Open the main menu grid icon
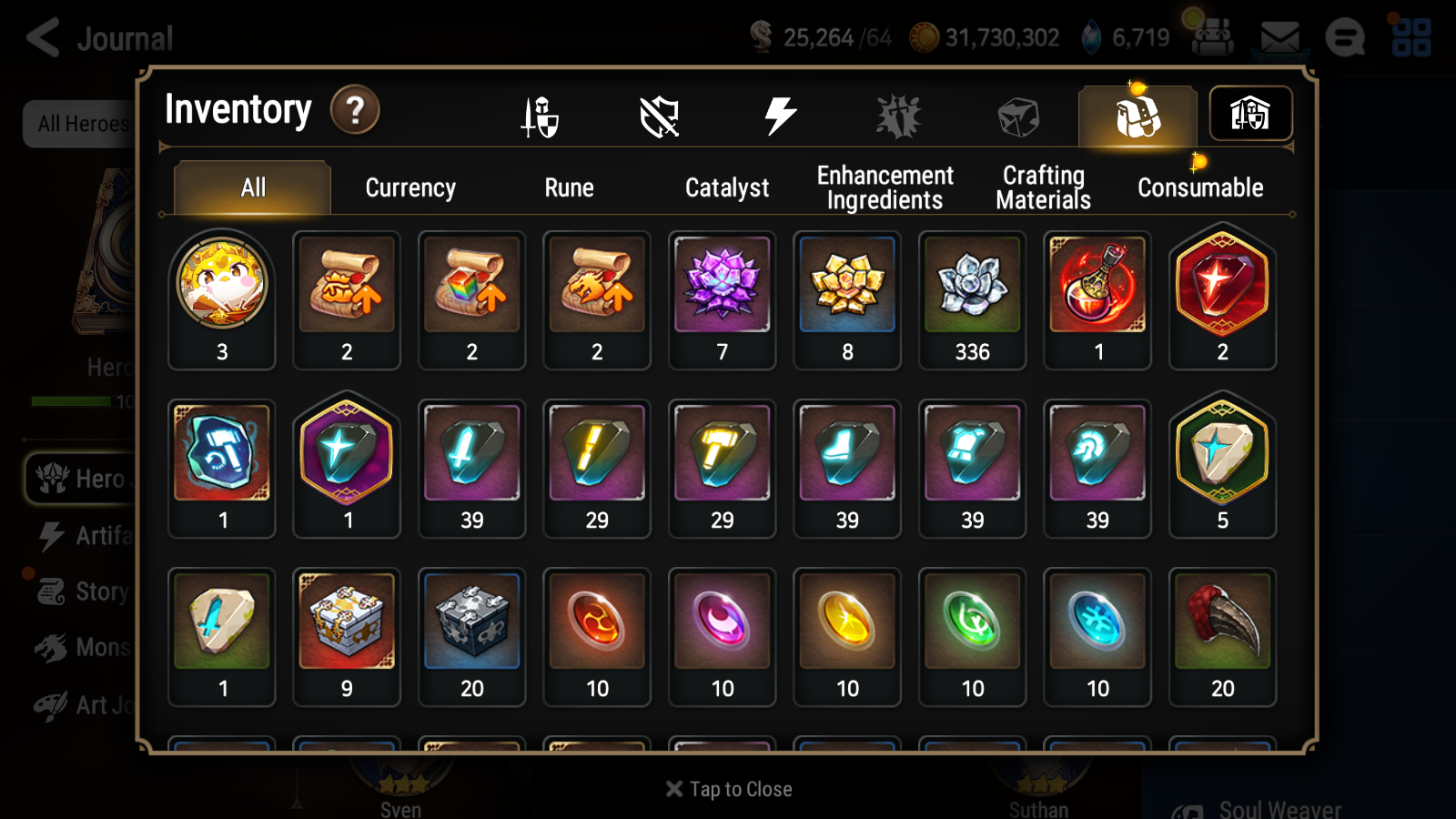The width and height of the screenshot is (1456, 819). pos(1413,37)
